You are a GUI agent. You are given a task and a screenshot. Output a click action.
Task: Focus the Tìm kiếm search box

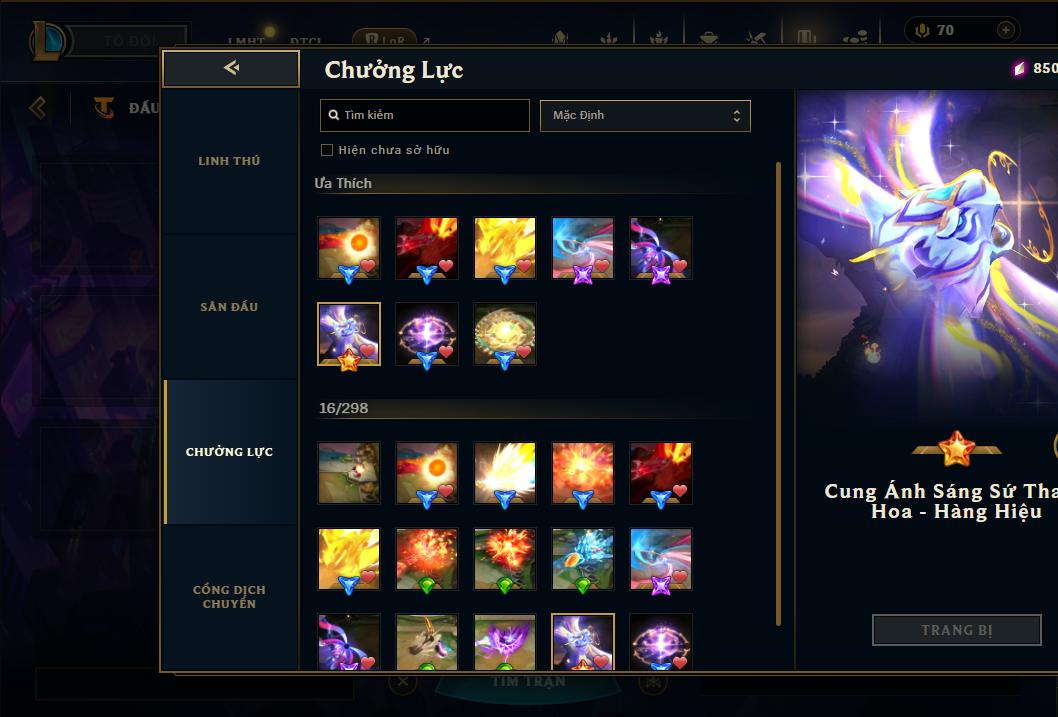(x=425, y=116)
